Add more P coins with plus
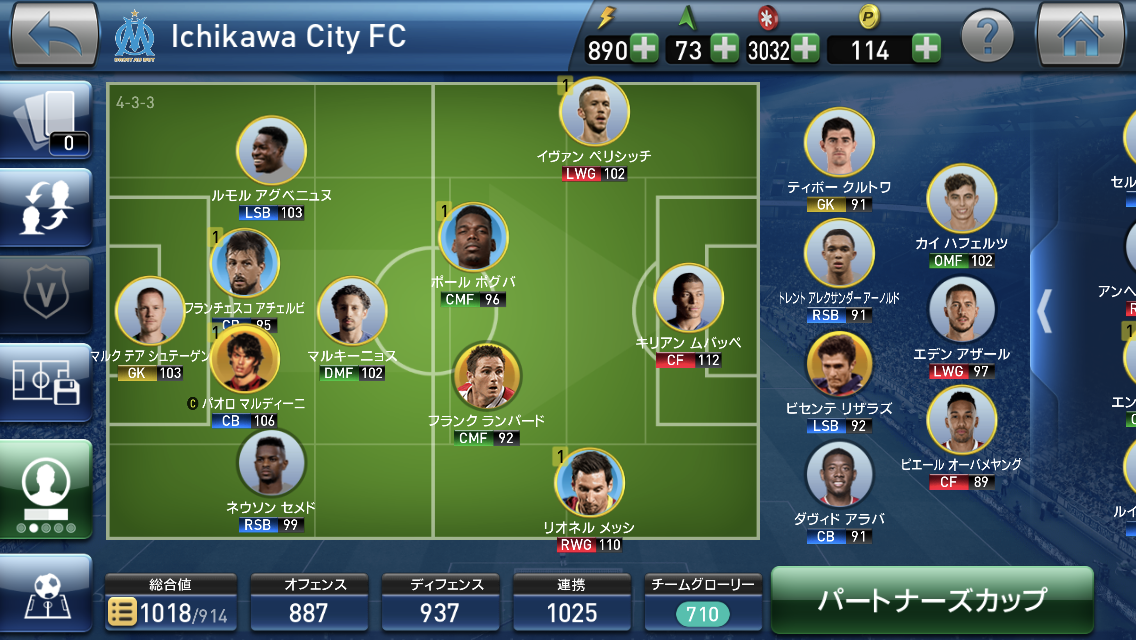This screenshot has height=640, width=1136. point(926,49)
